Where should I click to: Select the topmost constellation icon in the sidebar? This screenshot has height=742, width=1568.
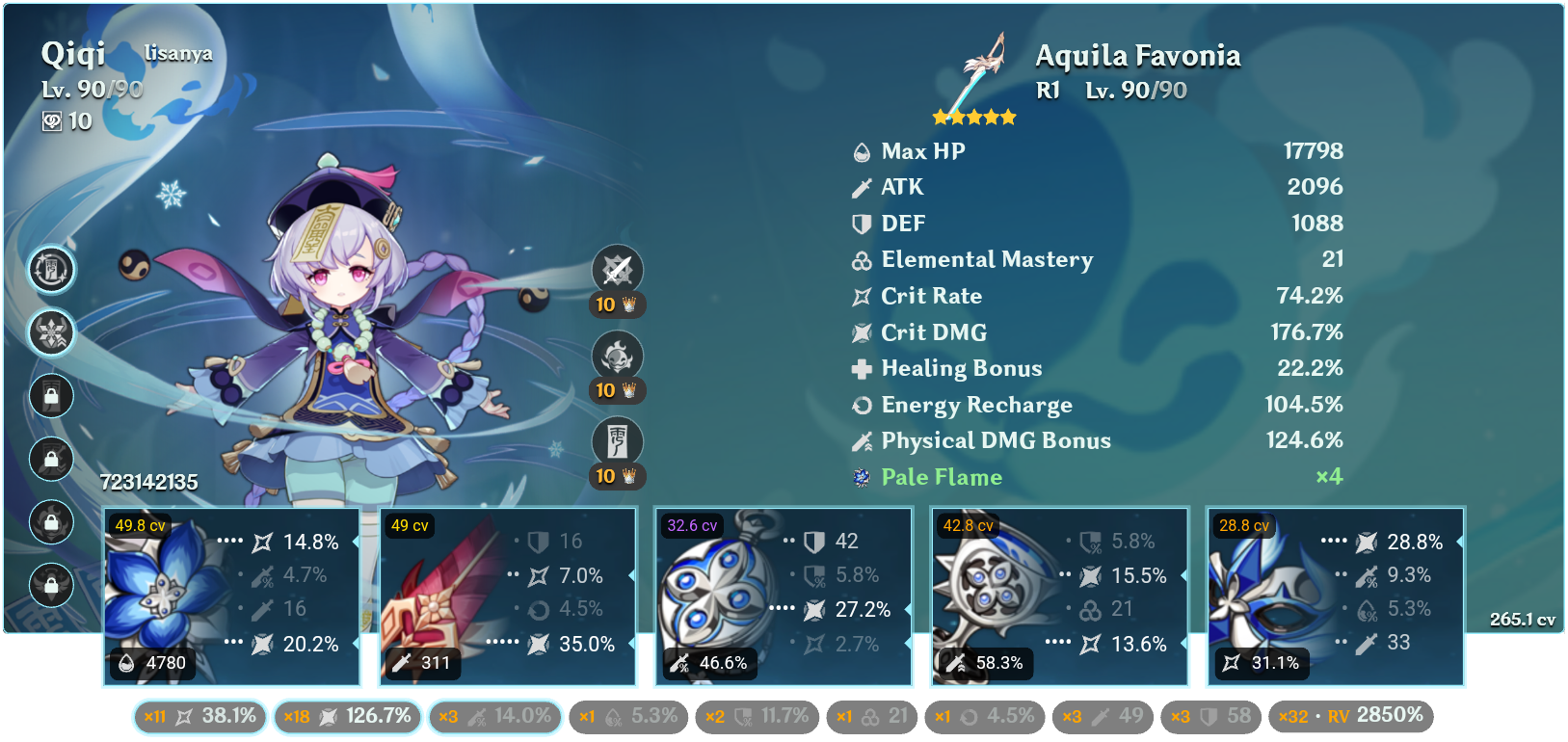pos(51,271)
